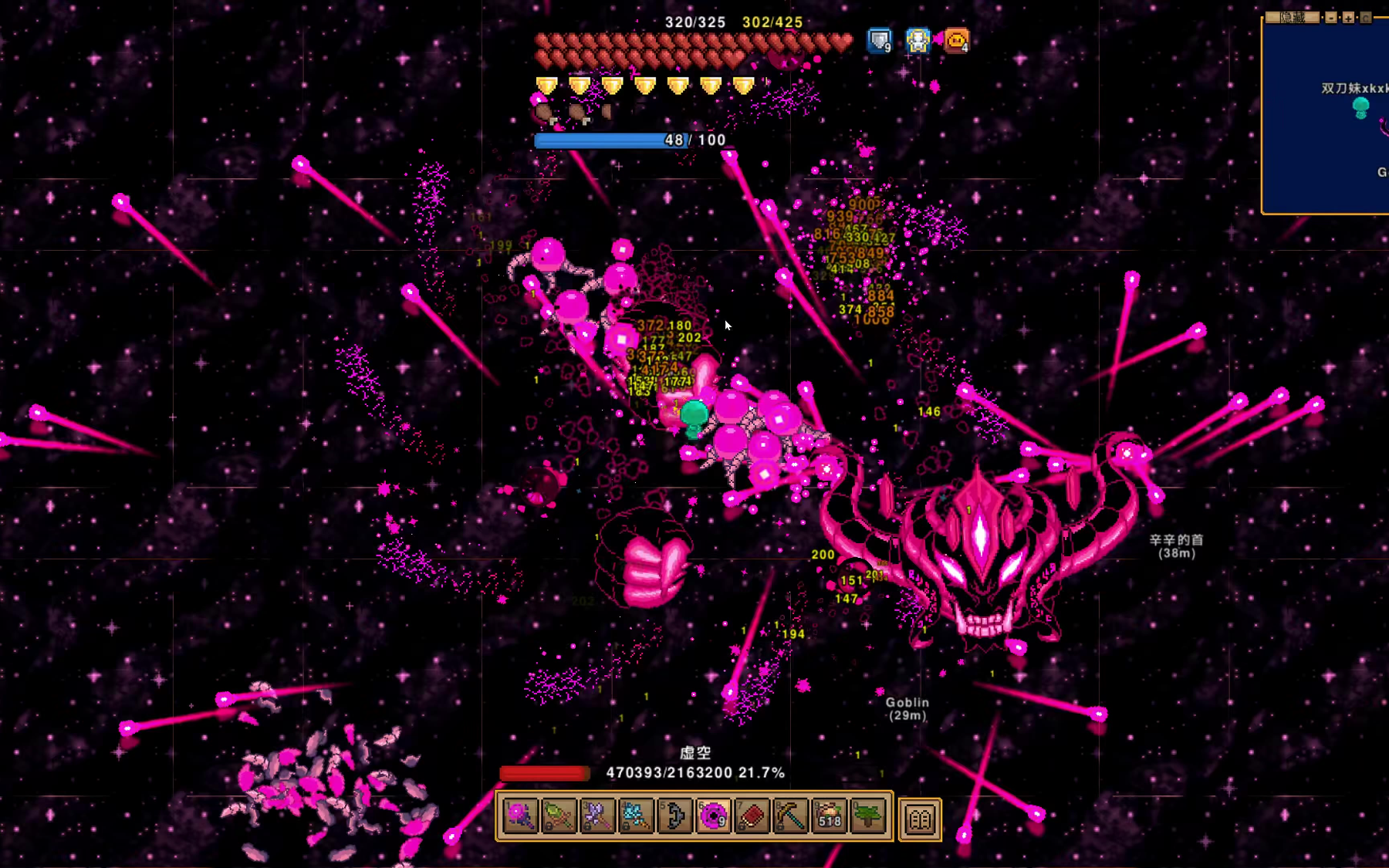Select the pink orb staff in slot 1

pyautogui.click(x=520, y=816)
